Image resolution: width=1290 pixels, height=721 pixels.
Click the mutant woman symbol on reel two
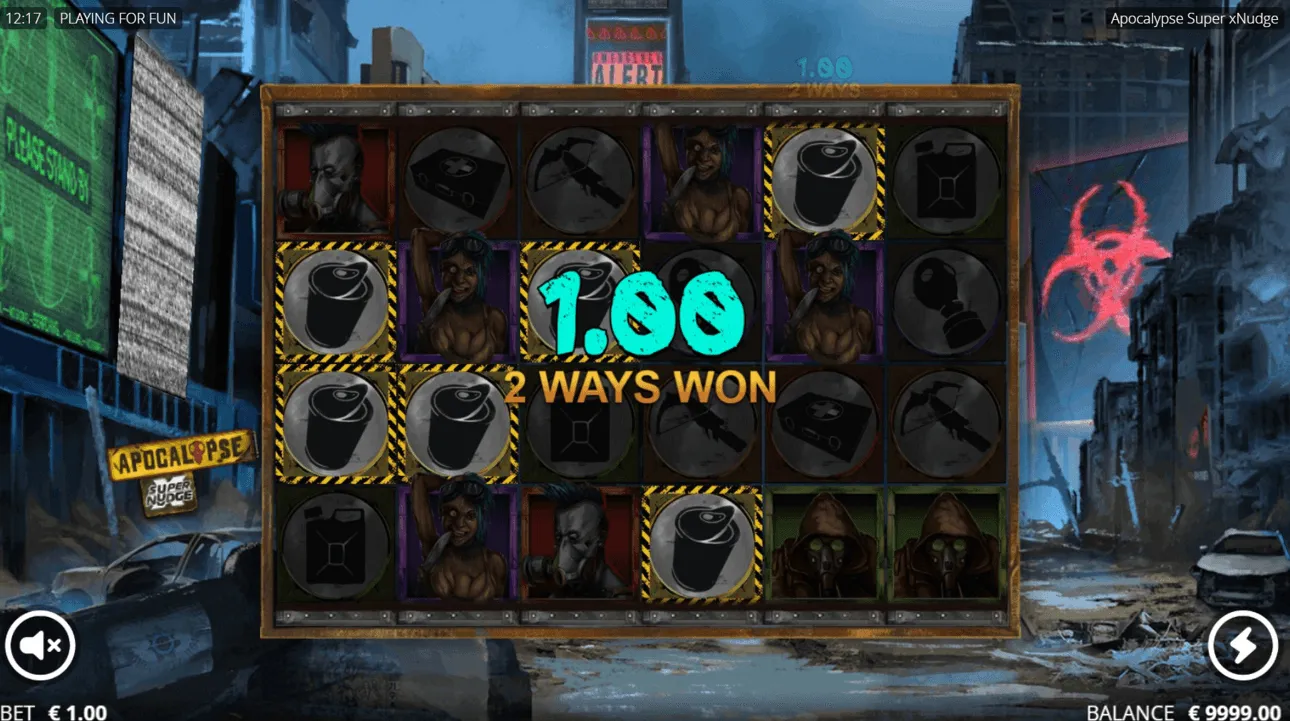460,300
